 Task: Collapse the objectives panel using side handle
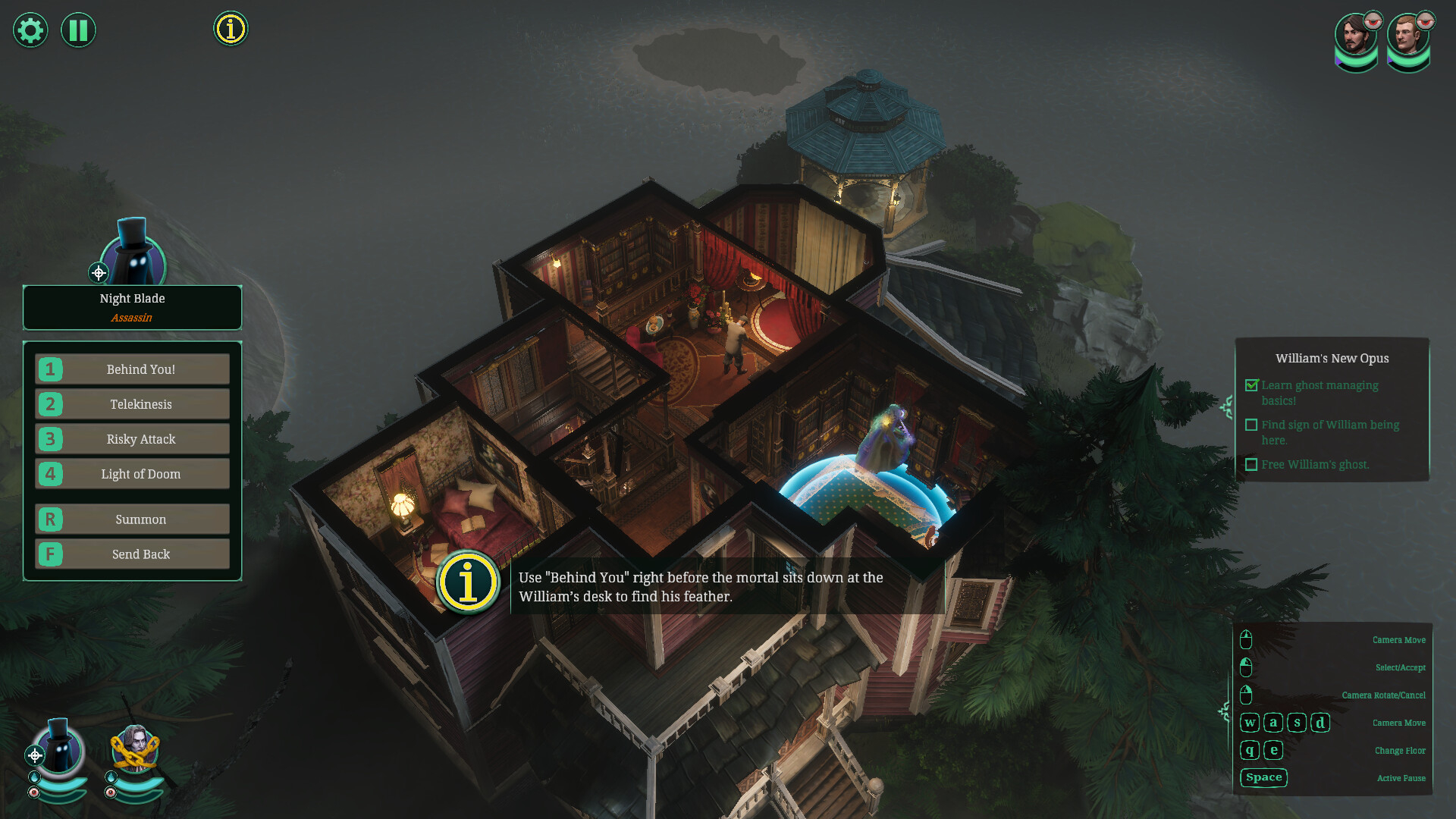point(1227,407)
